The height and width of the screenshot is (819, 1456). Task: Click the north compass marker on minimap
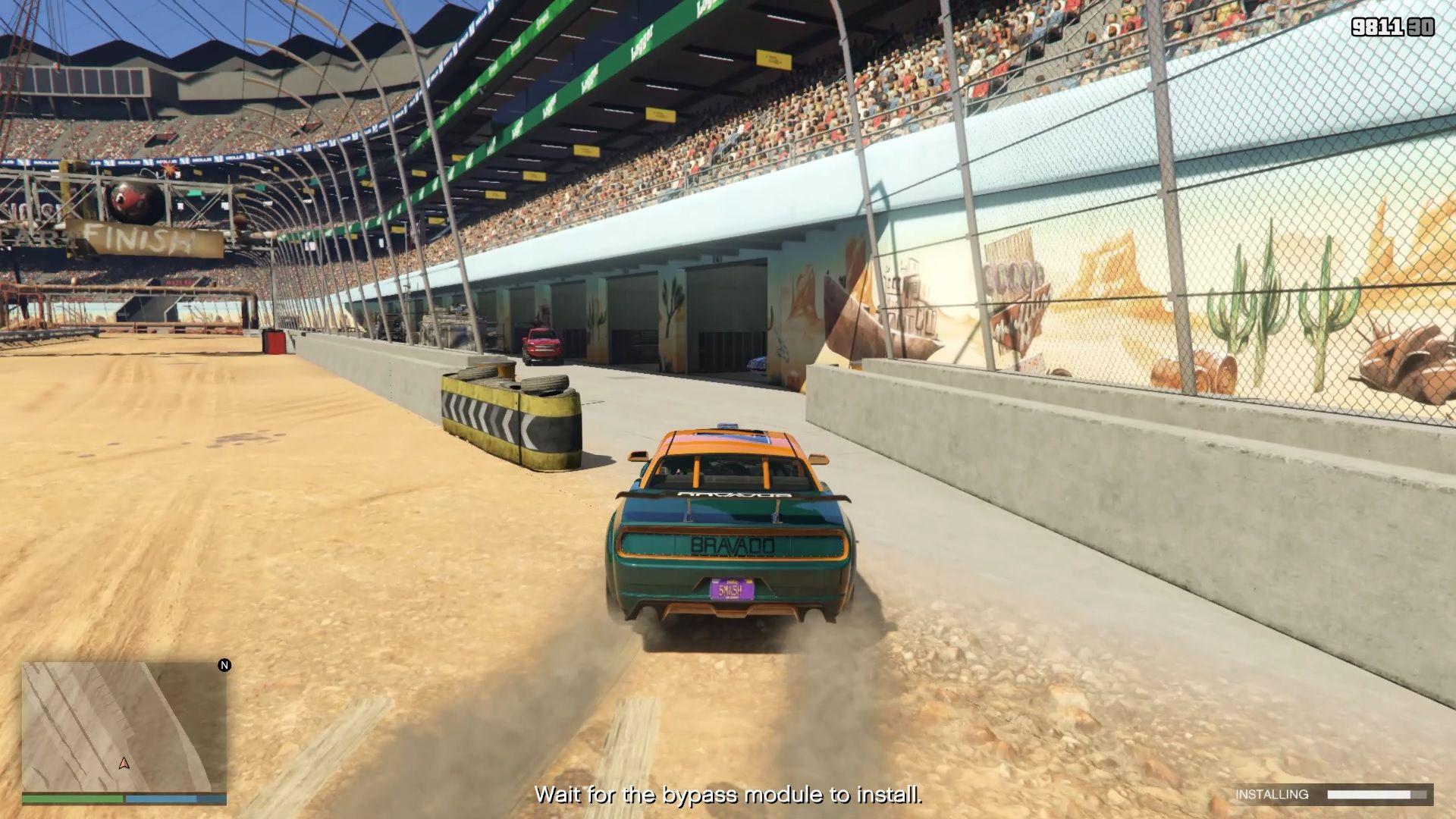(x=224, y=665)
